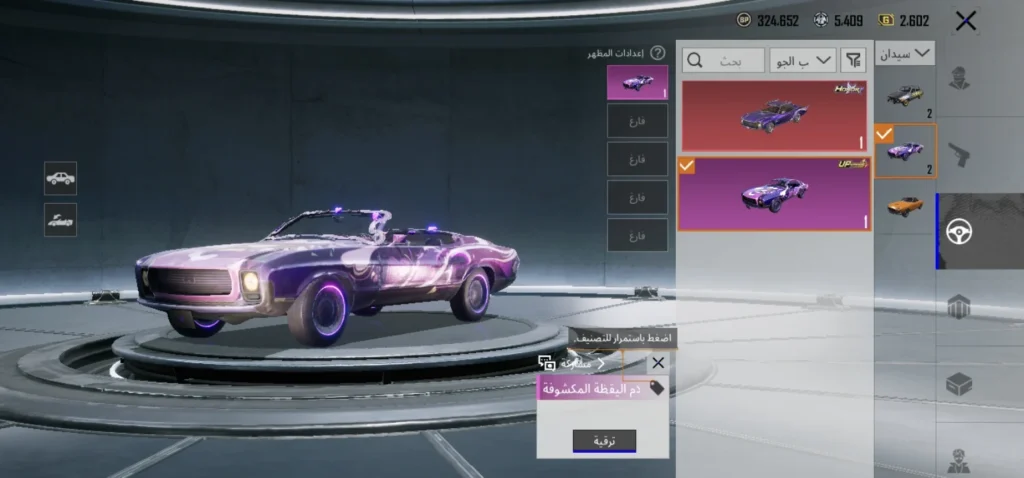Viewport: 1024px width, 478px height.
Task: Choose the dark yellow-striped sedan thumbnail
Action: [905, 95]
